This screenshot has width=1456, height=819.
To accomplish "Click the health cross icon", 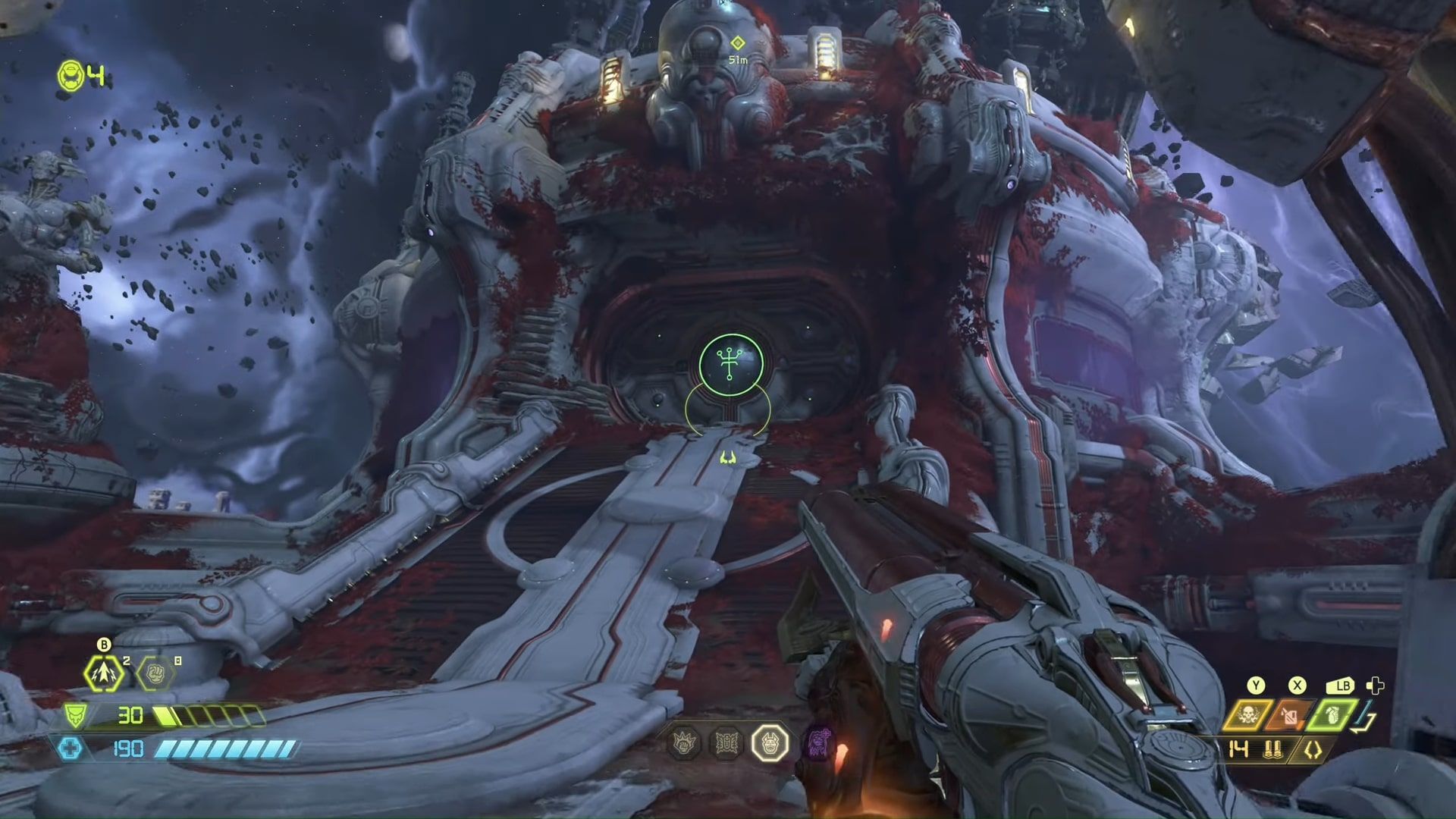I will (x=70, y=749).
